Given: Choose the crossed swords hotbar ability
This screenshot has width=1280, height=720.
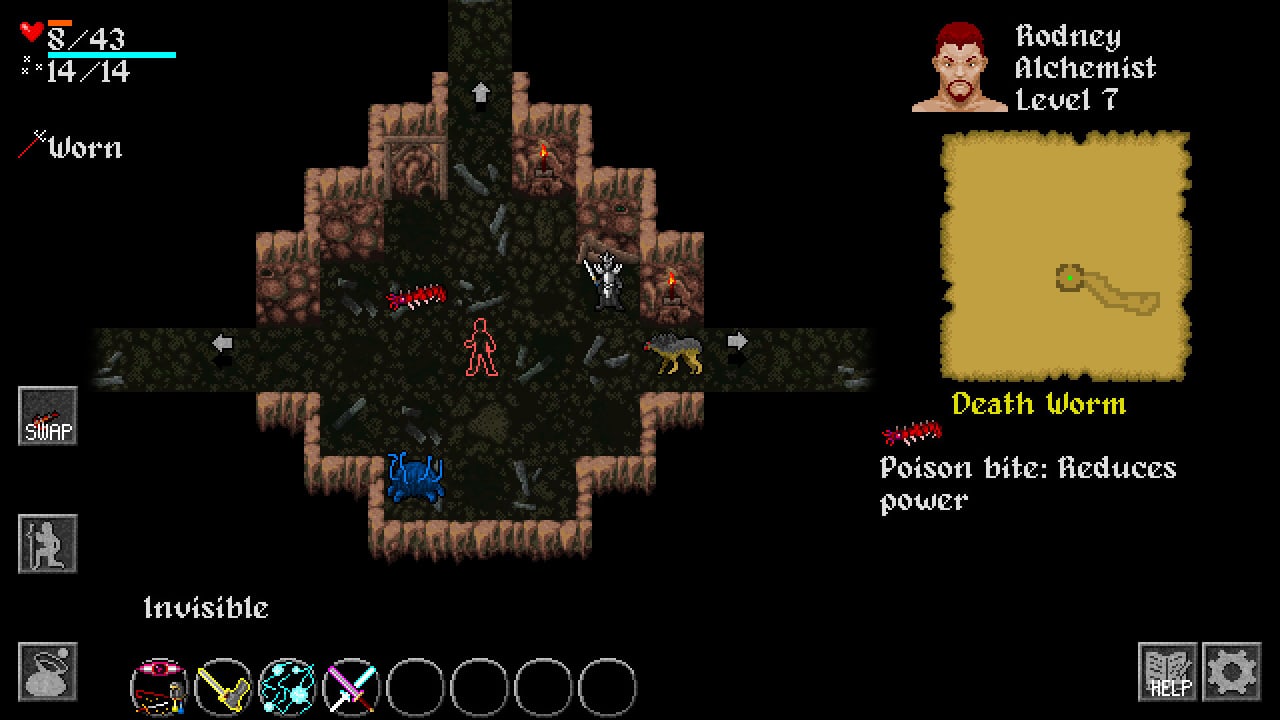Looking at the screenshot, I should pos(351,687).
